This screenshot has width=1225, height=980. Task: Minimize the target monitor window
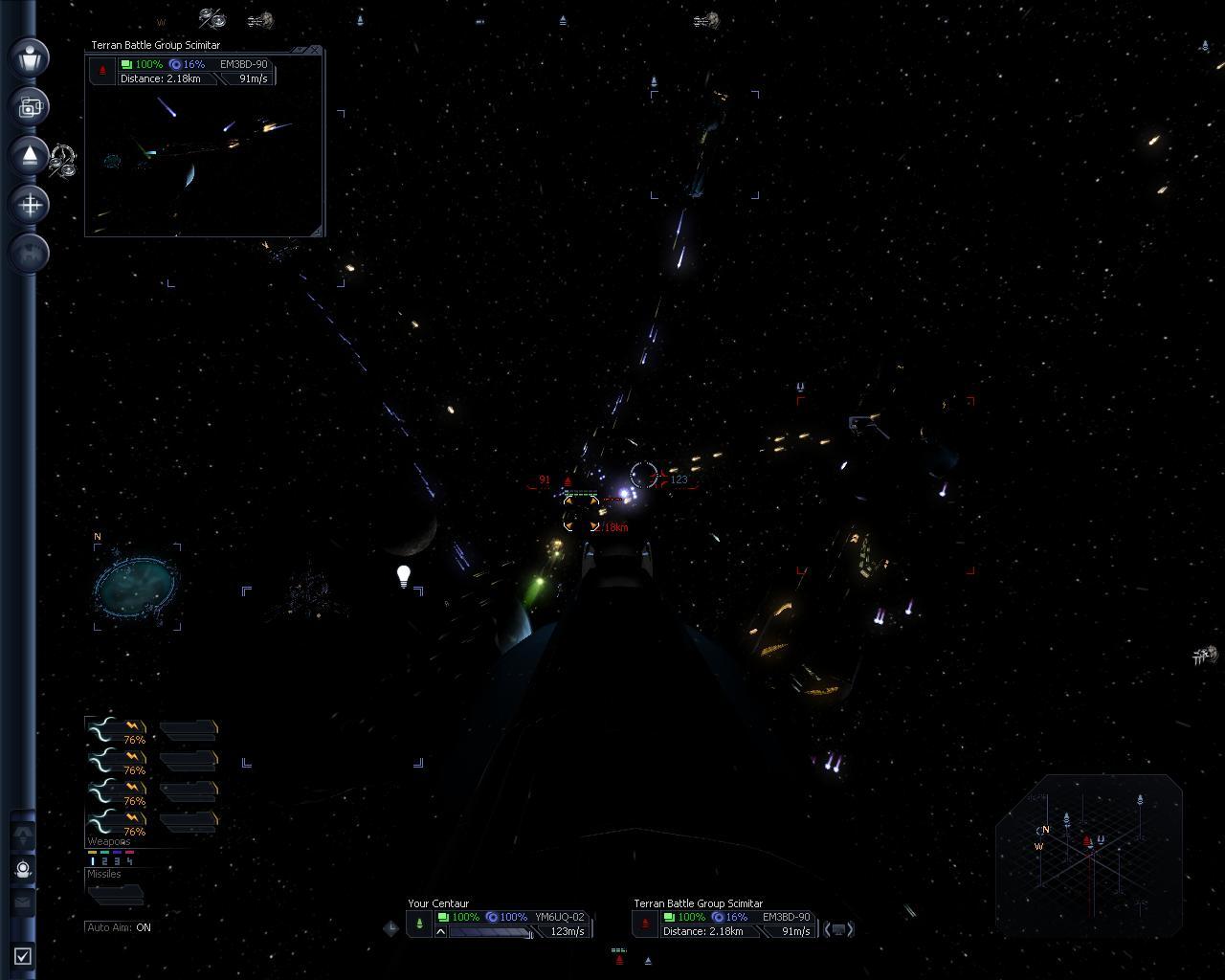pyautogui.click(x=301, y=50)
